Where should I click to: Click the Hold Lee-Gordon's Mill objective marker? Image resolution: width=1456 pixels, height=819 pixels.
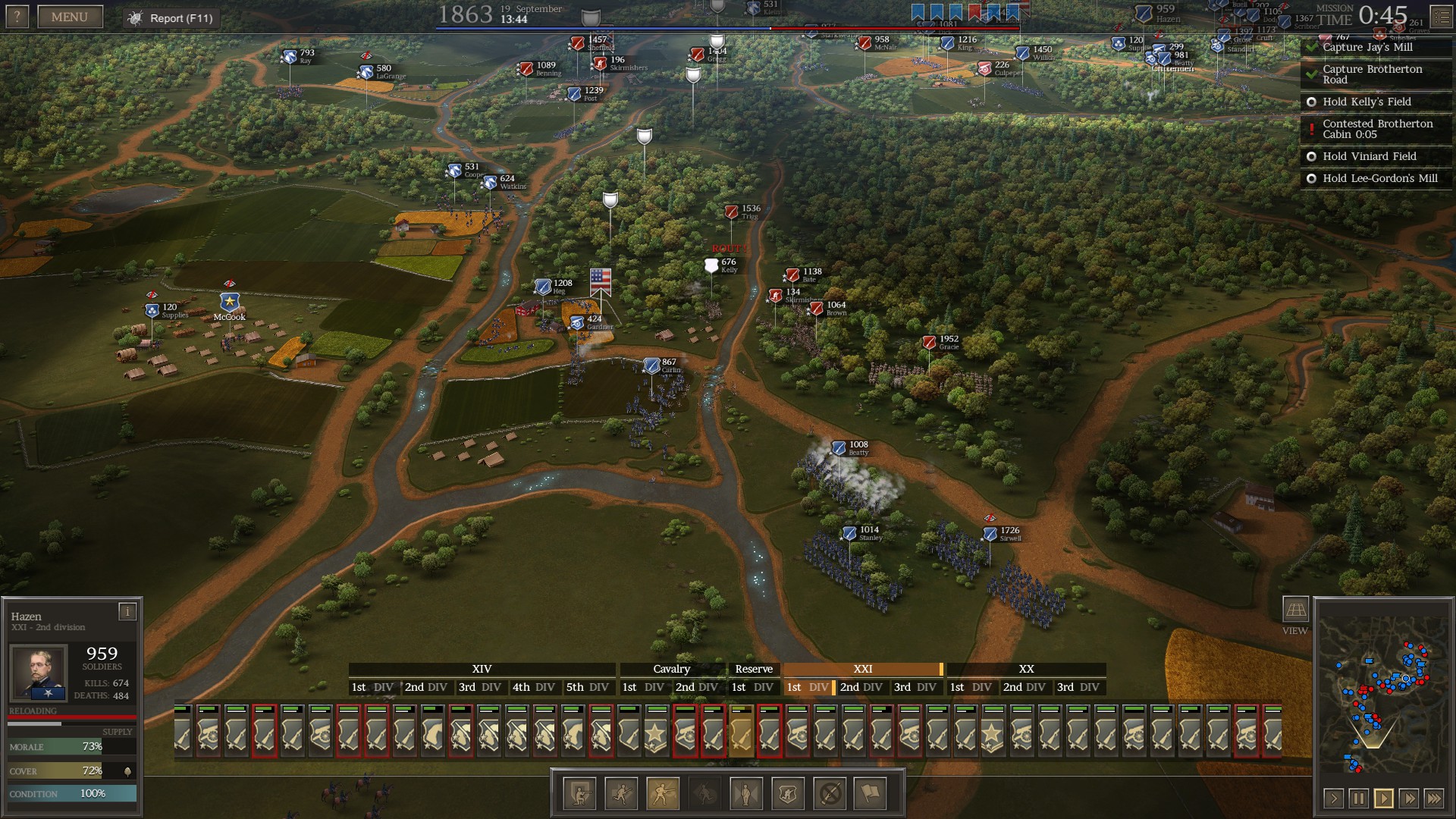[1311, 178]
